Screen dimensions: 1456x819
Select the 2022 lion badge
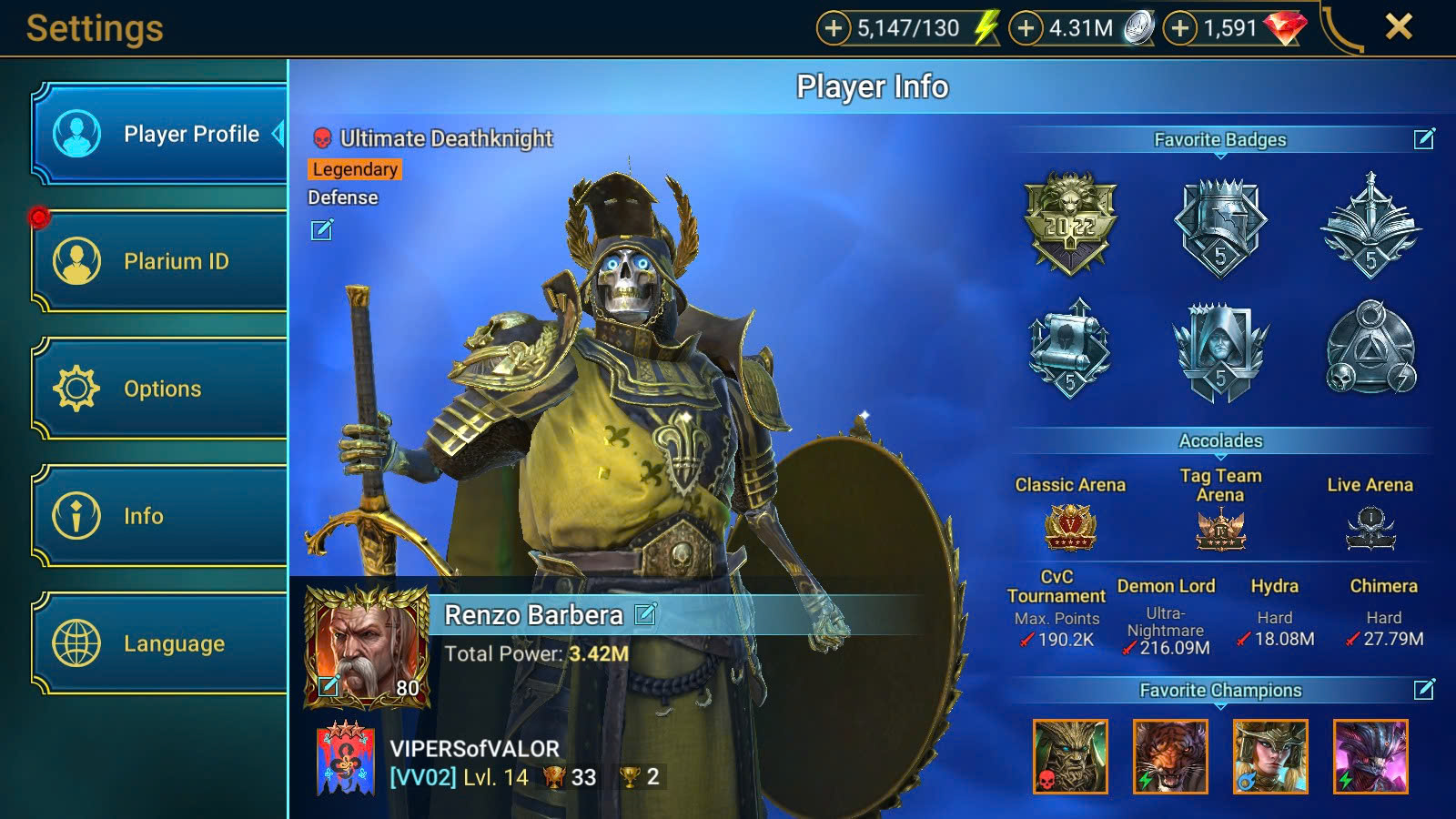click(x=1070, y=223)
